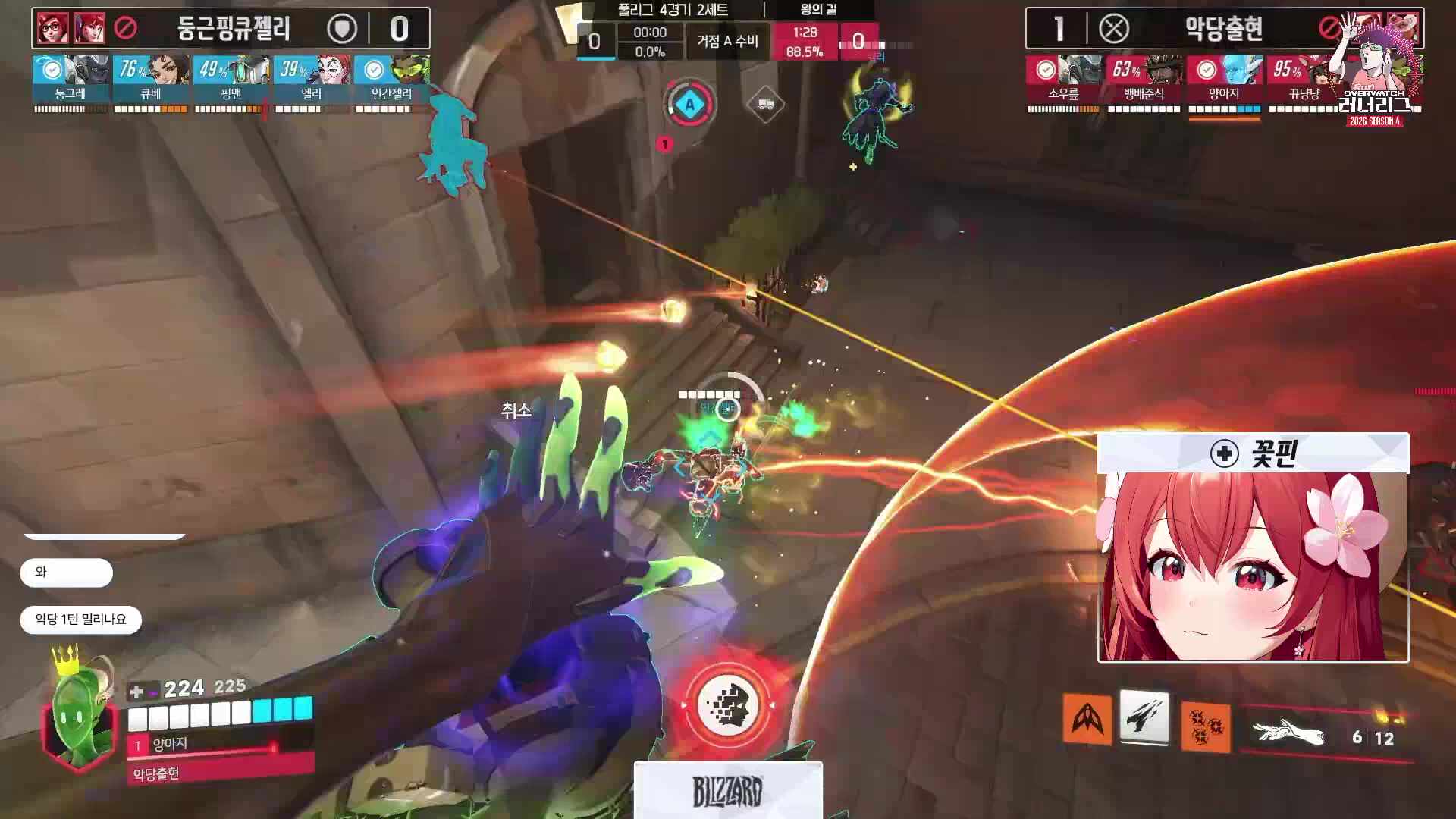
Task: Use the white claw-slash ability icon
Action: [1144, 717]
